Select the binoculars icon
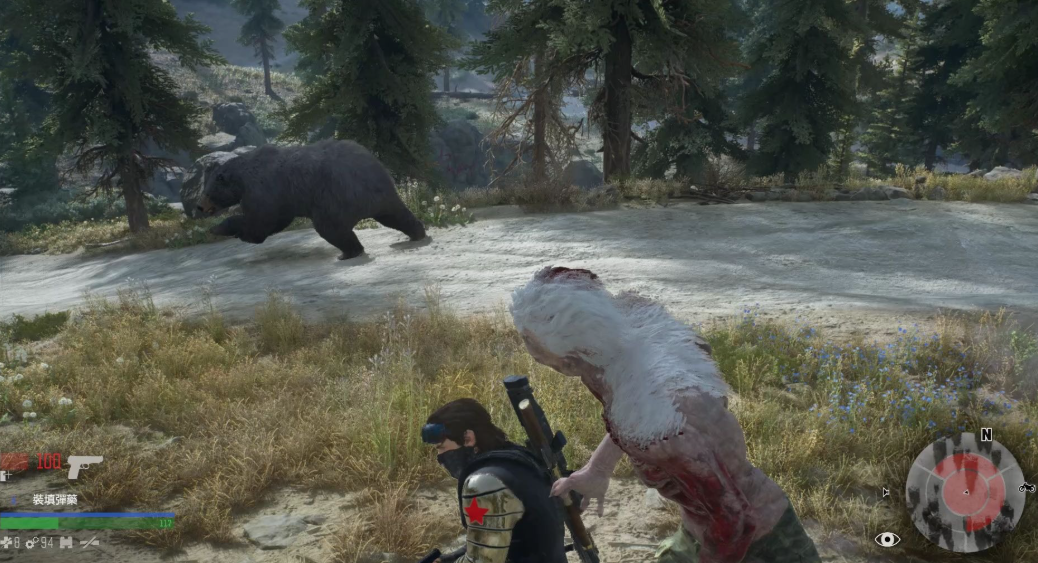Viewport: 1038px width, 563px height. [66, 542]
